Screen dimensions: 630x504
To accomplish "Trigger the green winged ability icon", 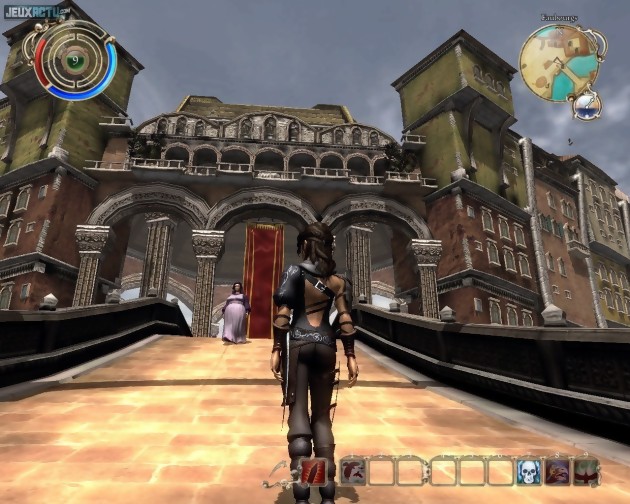I will click(586, 471).
